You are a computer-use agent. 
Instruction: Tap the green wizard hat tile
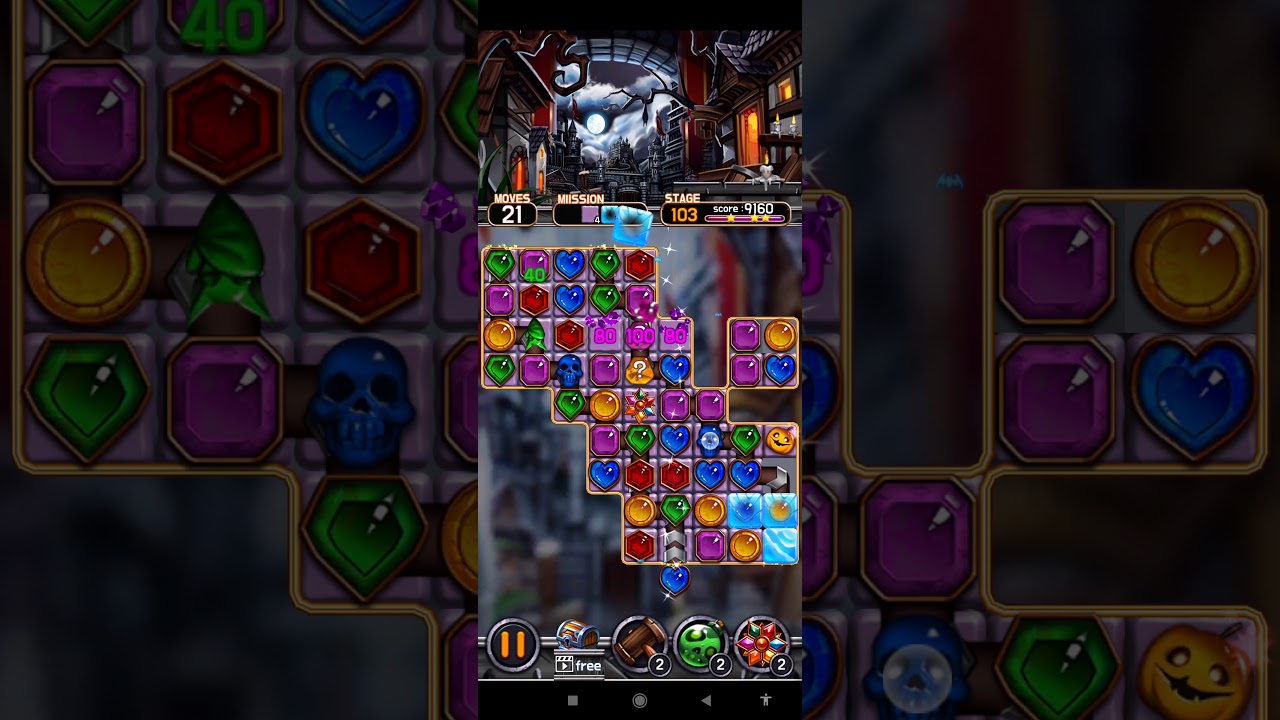coord(535,335)
